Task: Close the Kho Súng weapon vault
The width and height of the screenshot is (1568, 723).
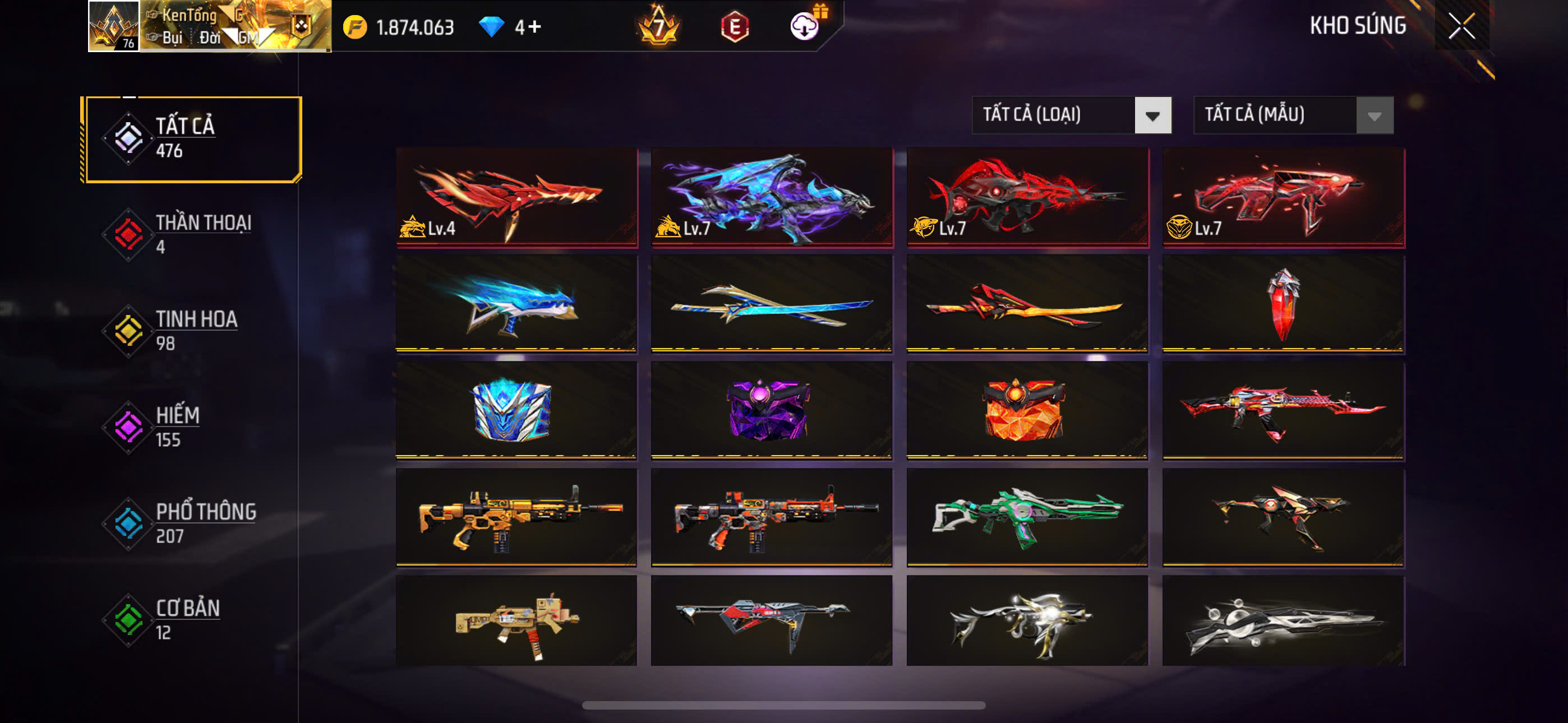Action: [x=1461, y=26]
